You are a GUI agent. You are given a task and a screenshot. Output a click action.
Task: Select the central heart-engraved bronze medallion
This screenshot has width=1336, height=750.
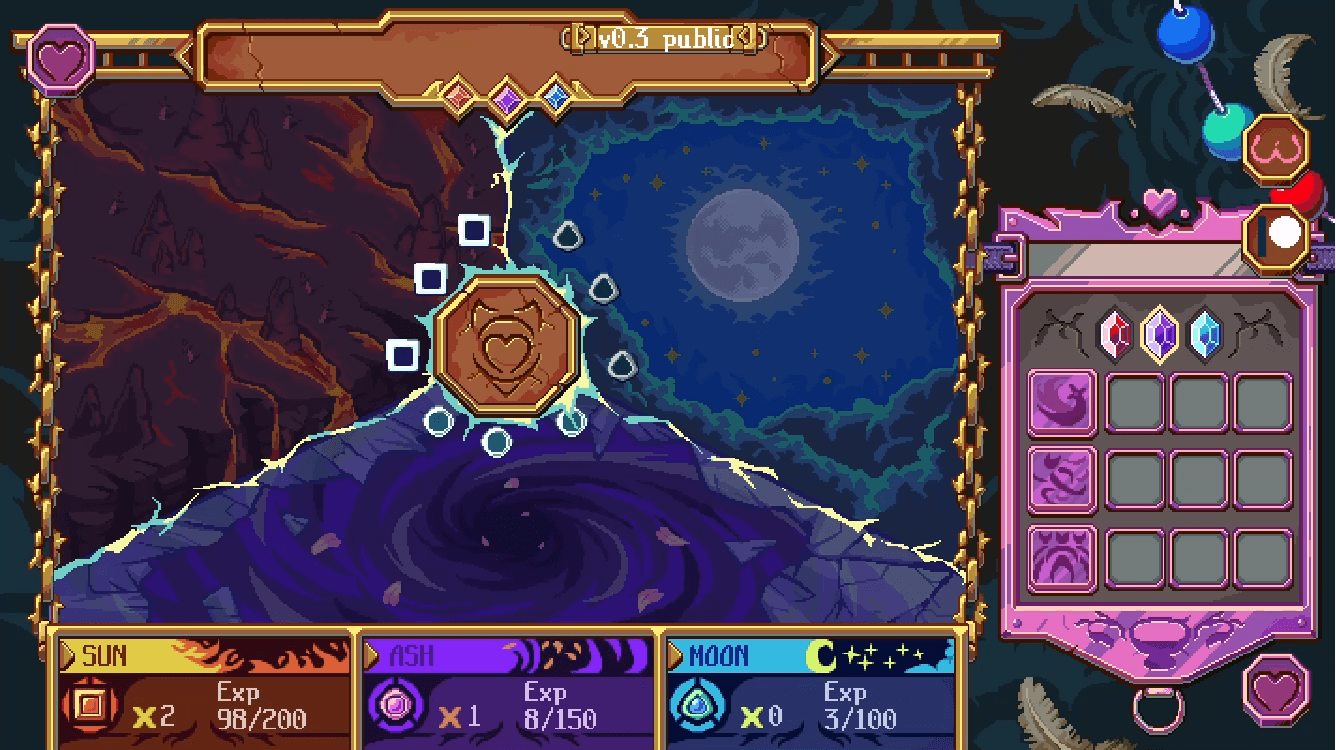[508, 347]
